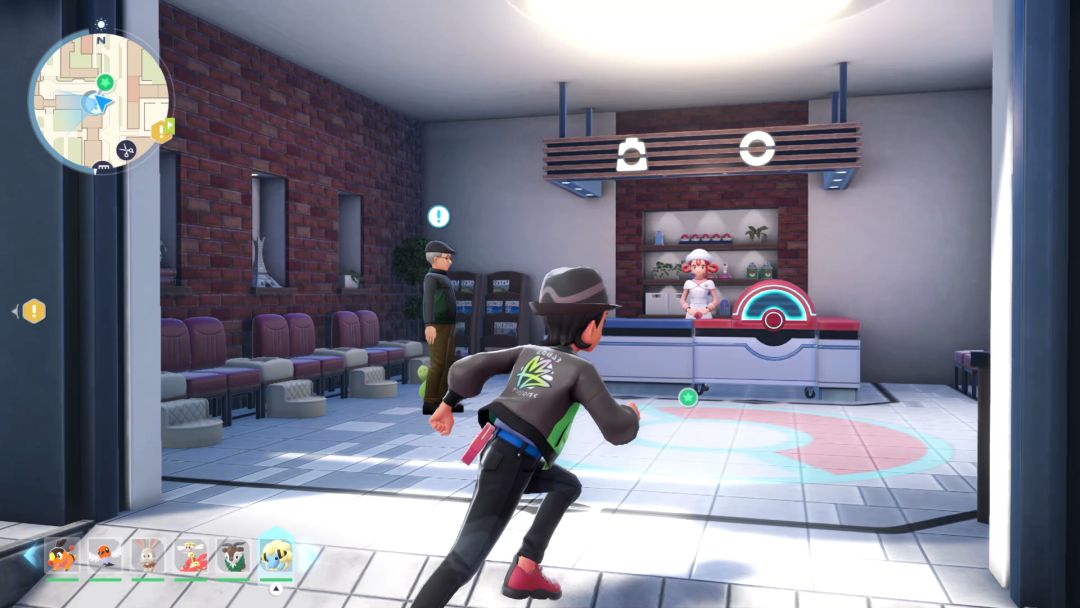This screenshot has height=608, width=1080.
Task: Select the green star waypoint marker on the floor
Action: coord(687,397)
